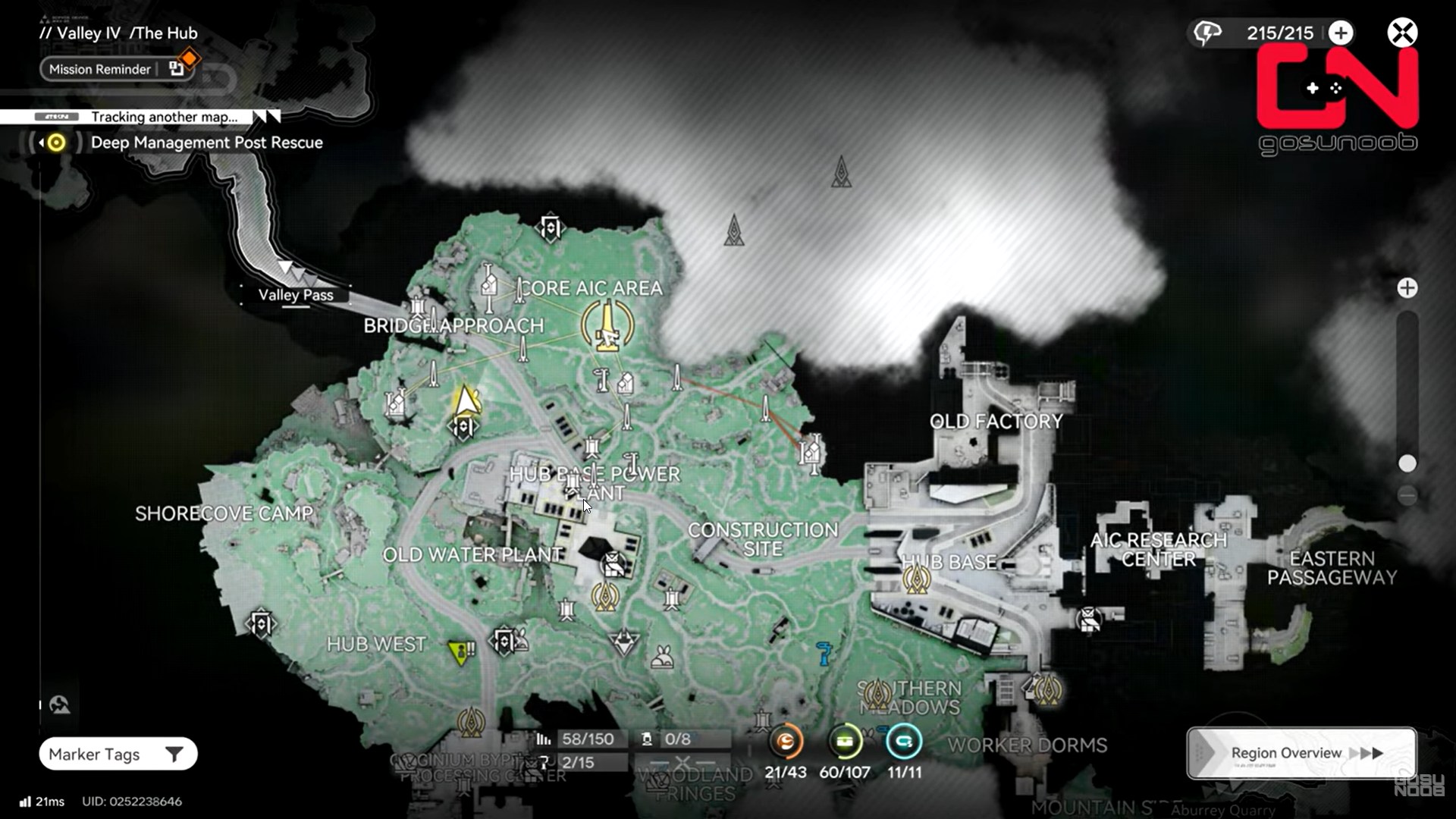1456x819 pixels.
Task: Jump to the Valley Pass map exit
Action: click(x=295, y=295)
